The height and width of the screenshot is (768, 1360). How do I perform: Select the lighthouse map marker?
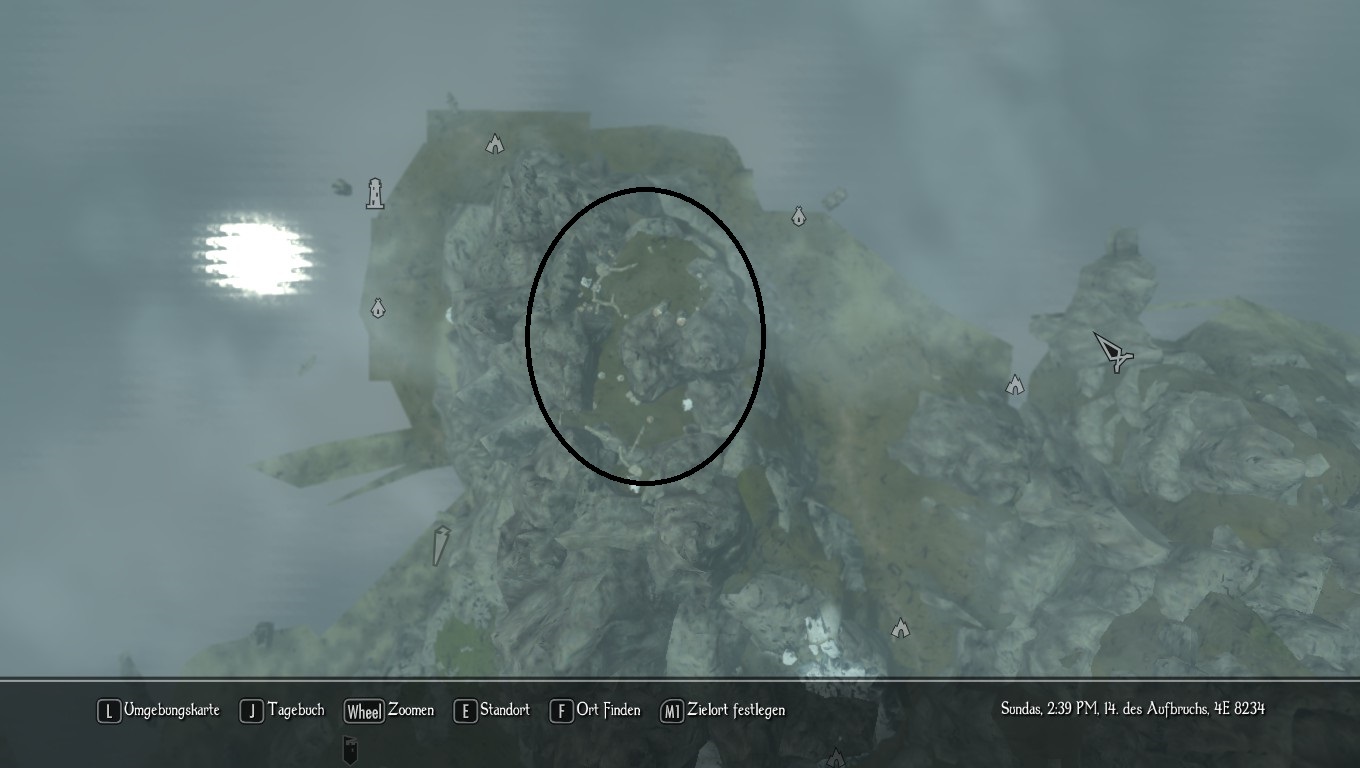click(375, 192)
